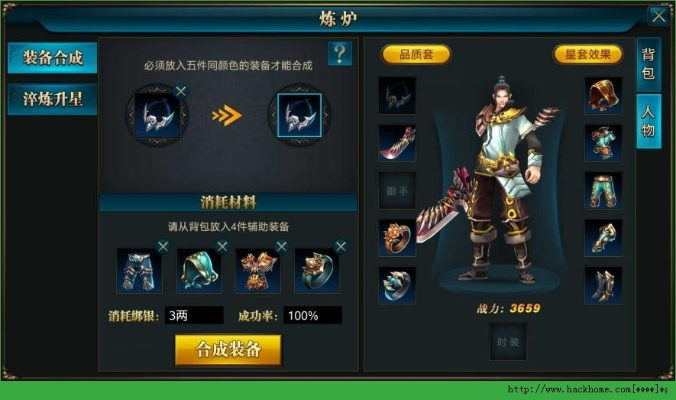
Task: Open the 淬炼升星 tab
Action: pyautogui.click(x=52, y=99)
